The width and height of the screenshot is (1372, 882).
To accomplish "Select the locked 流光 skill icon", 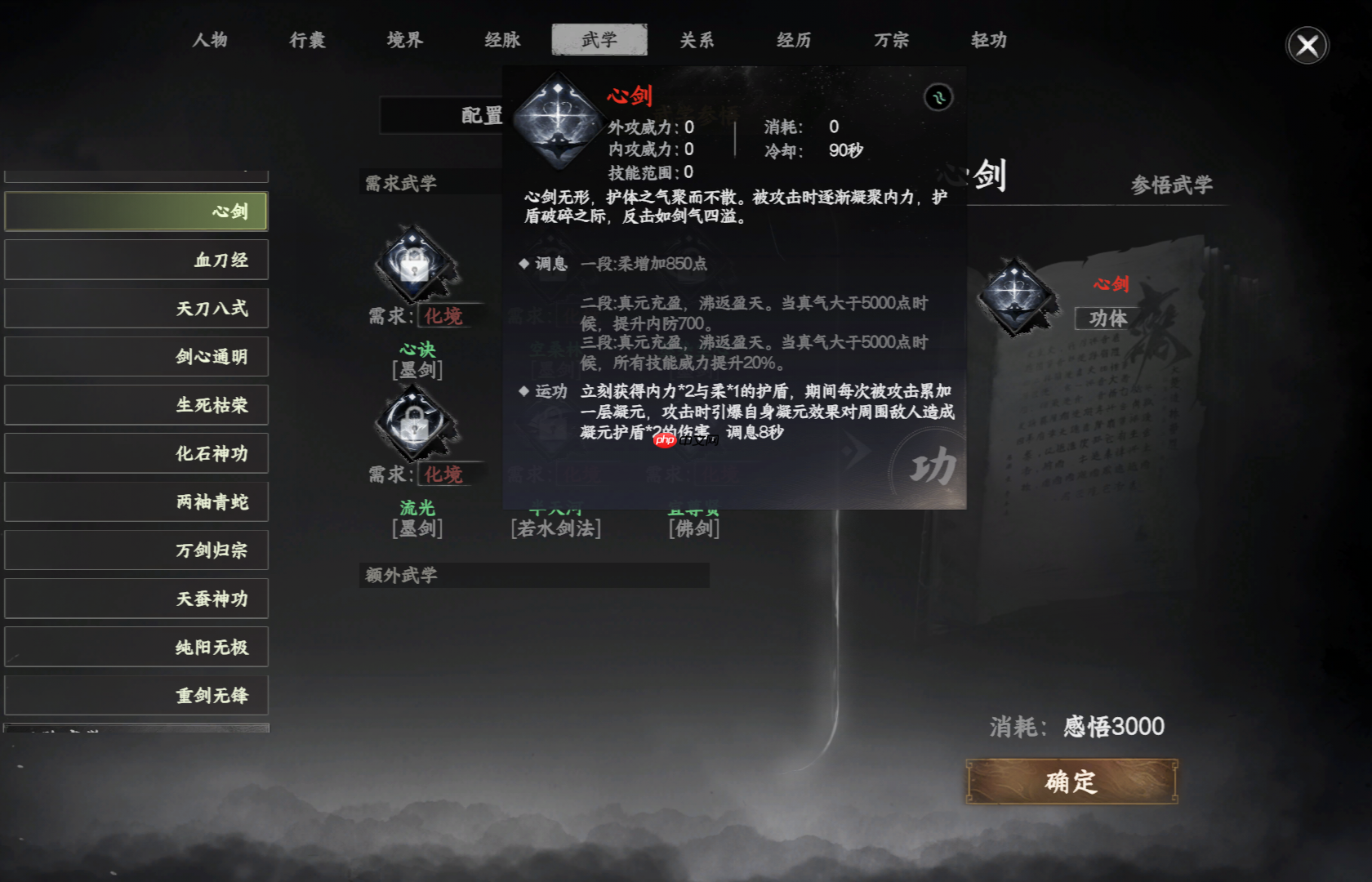I will coord(415,422).
